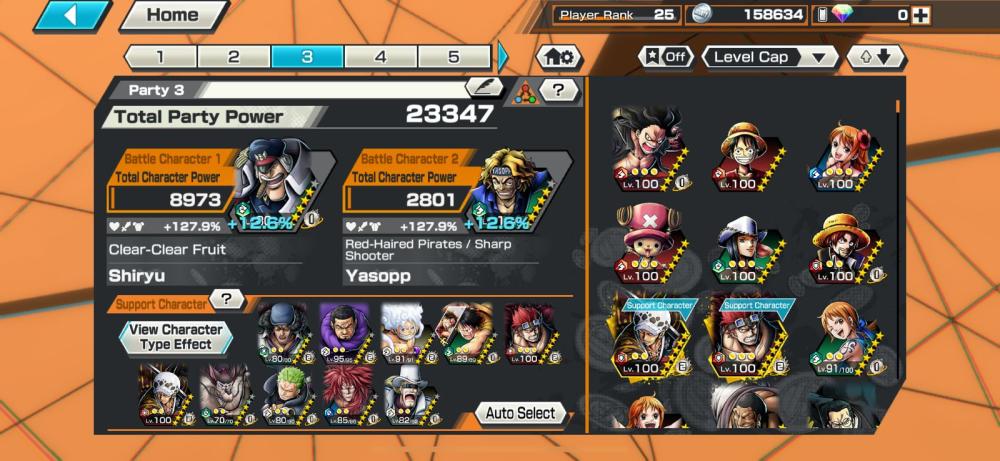Image resolution: width=1000 pixels, height=461 pixels.
Task: View Character Type Effect
Action: [176, 337]
